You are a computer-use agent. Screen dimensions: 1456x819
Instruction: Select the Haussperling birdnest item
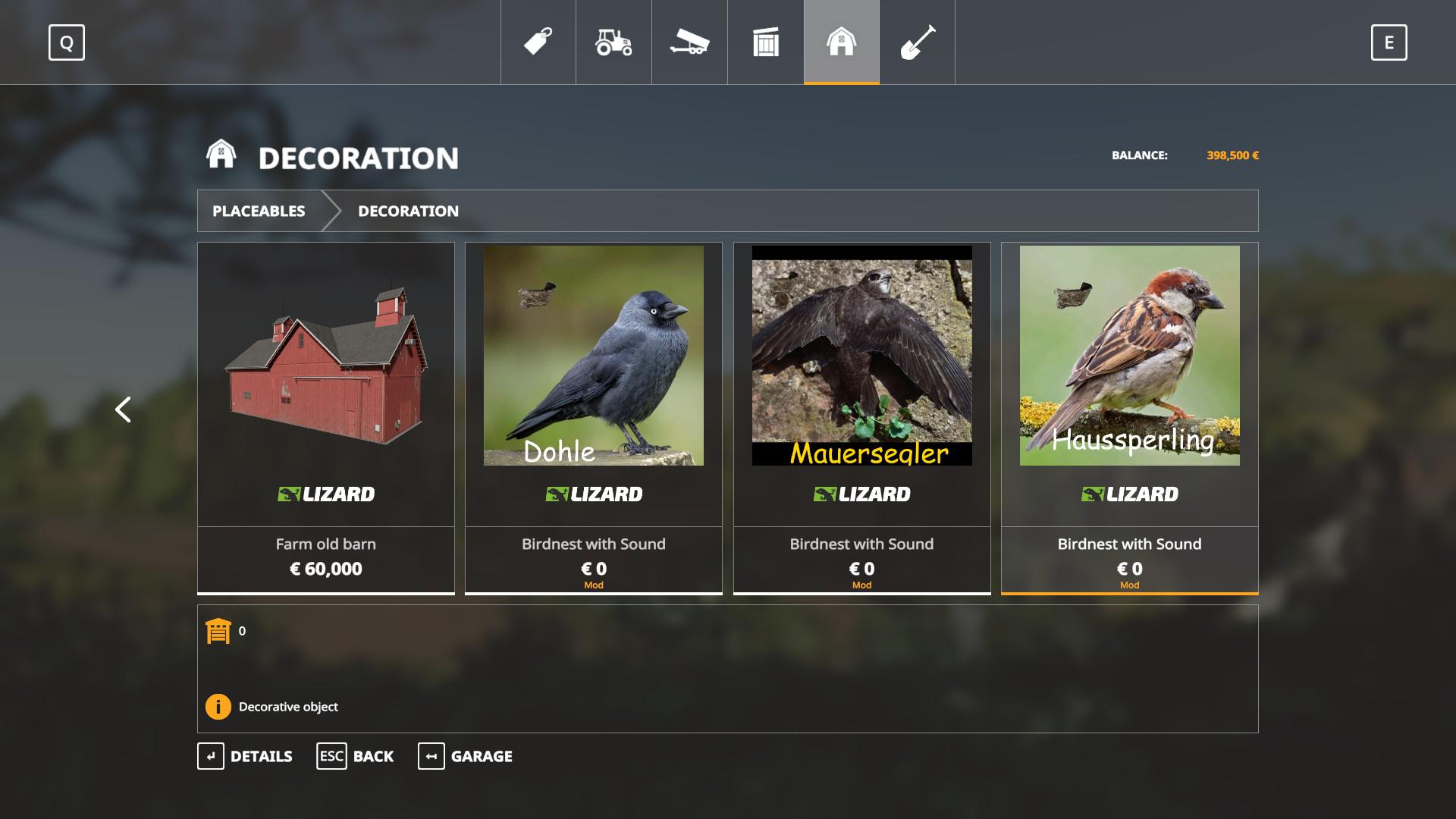click(x=1129, y=417)
